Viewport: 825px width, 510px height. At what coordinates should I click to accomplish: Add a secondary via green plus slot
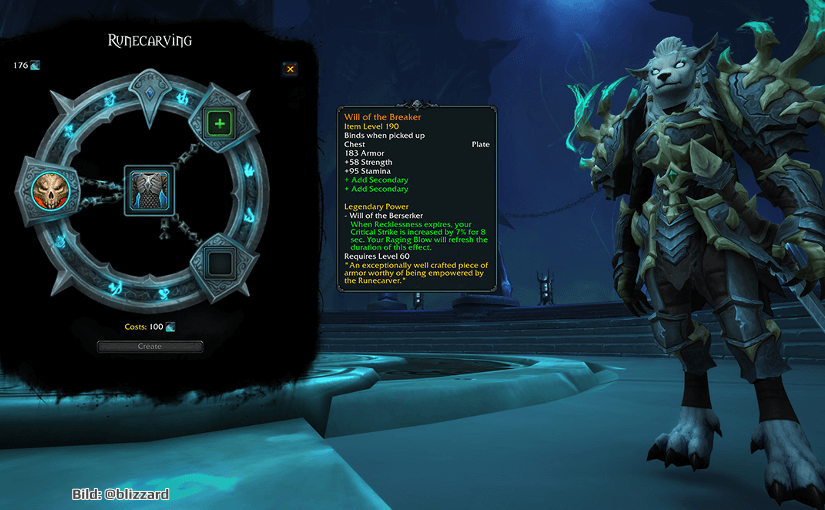218,123
